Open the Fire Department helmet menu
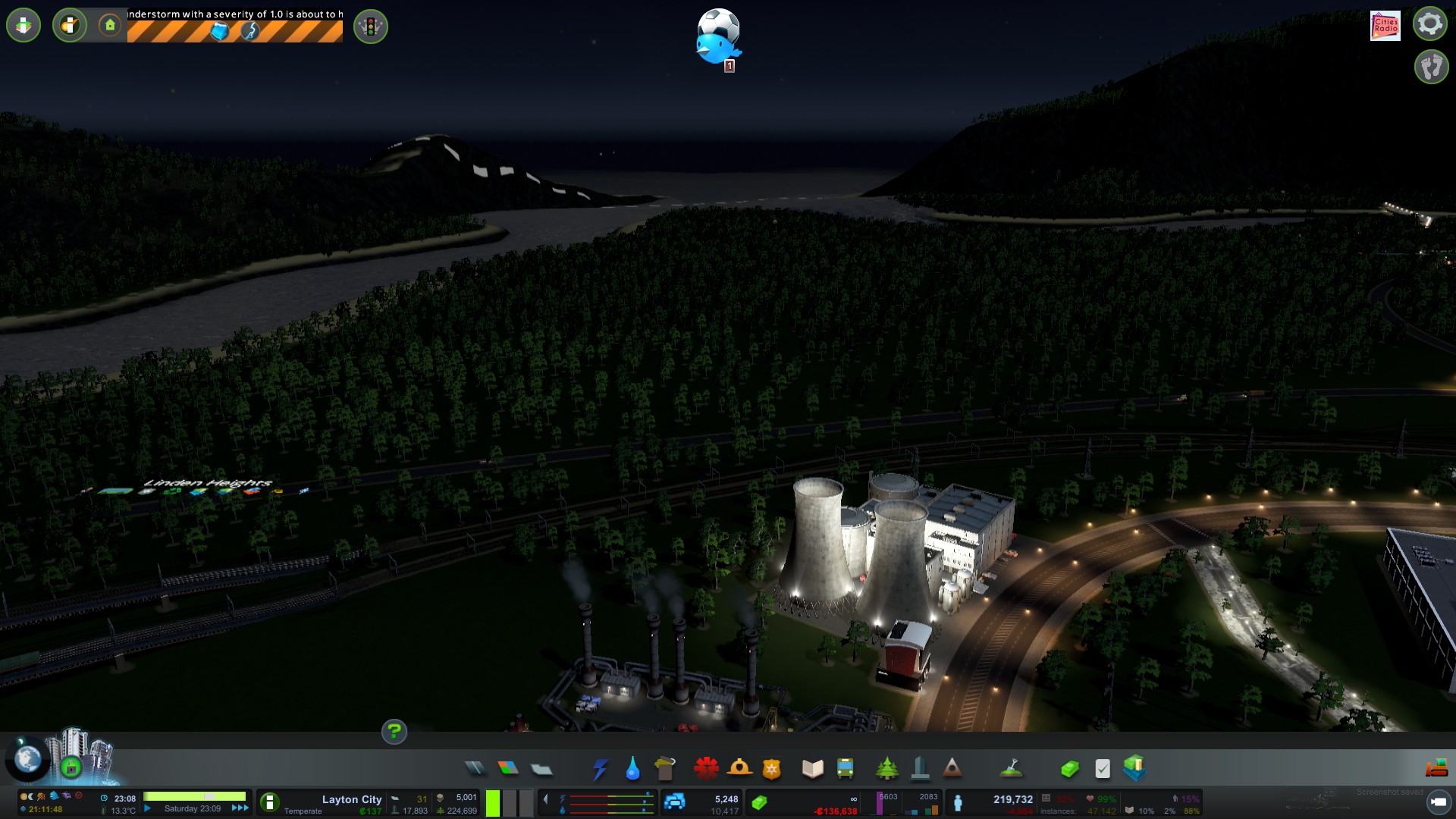The width and height of the screenshot is (1456, 819). (739, 769)
